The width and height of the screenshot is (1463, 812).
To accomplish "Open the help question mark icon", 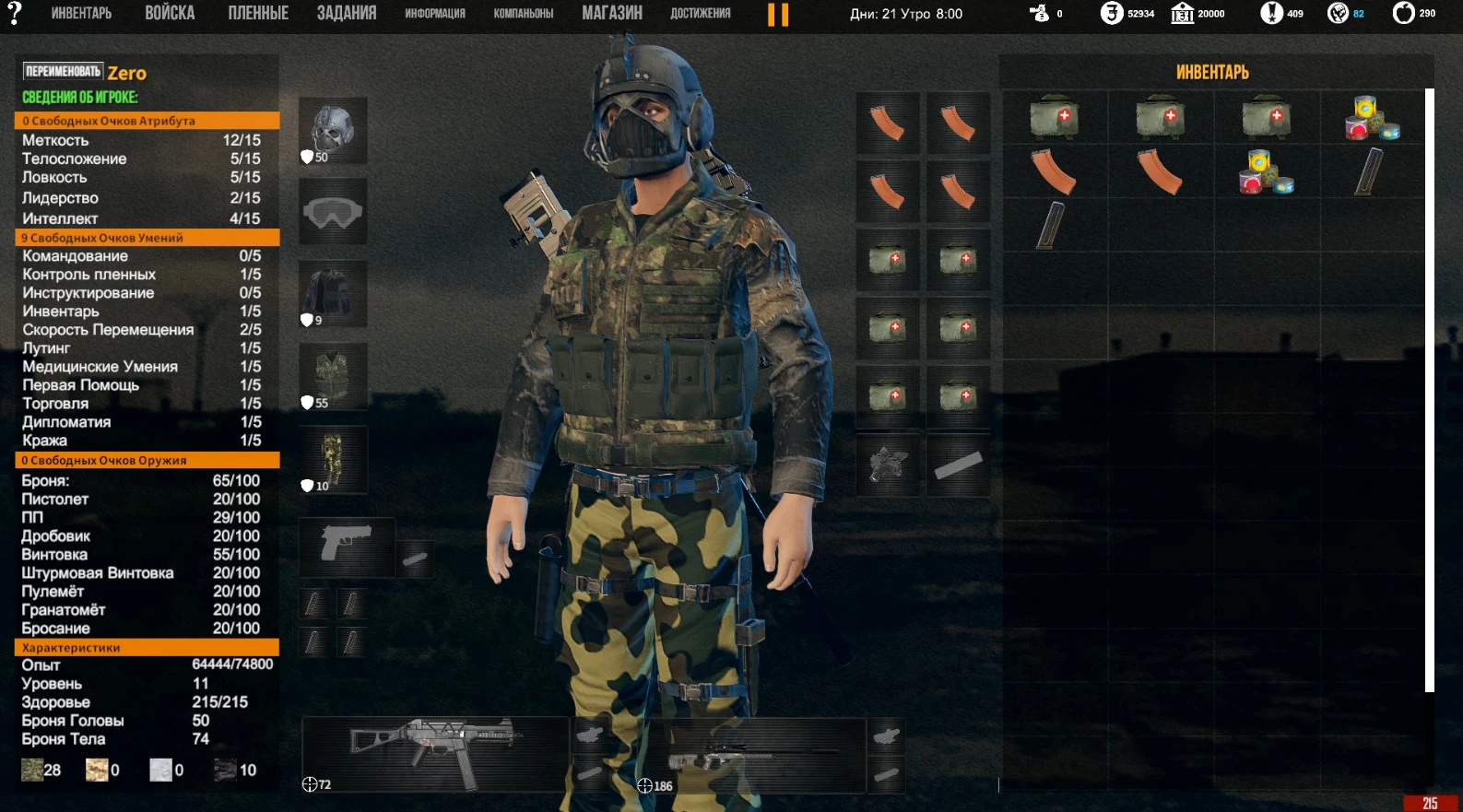I will click(17, 14).
